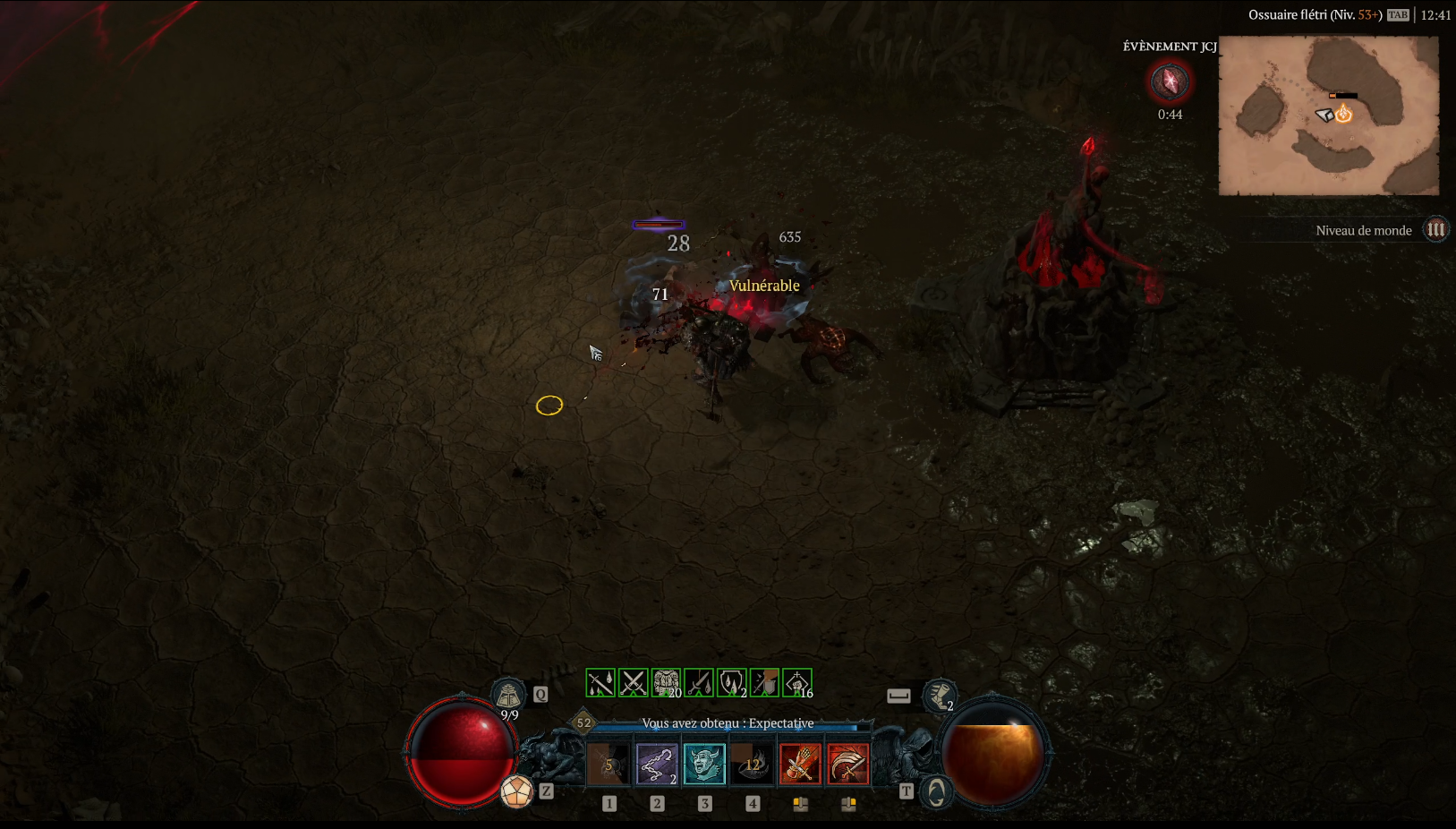This screenshot has width=1456, height=829.
Task: Select the World Tier III badge
Action: coord(1435,230)
